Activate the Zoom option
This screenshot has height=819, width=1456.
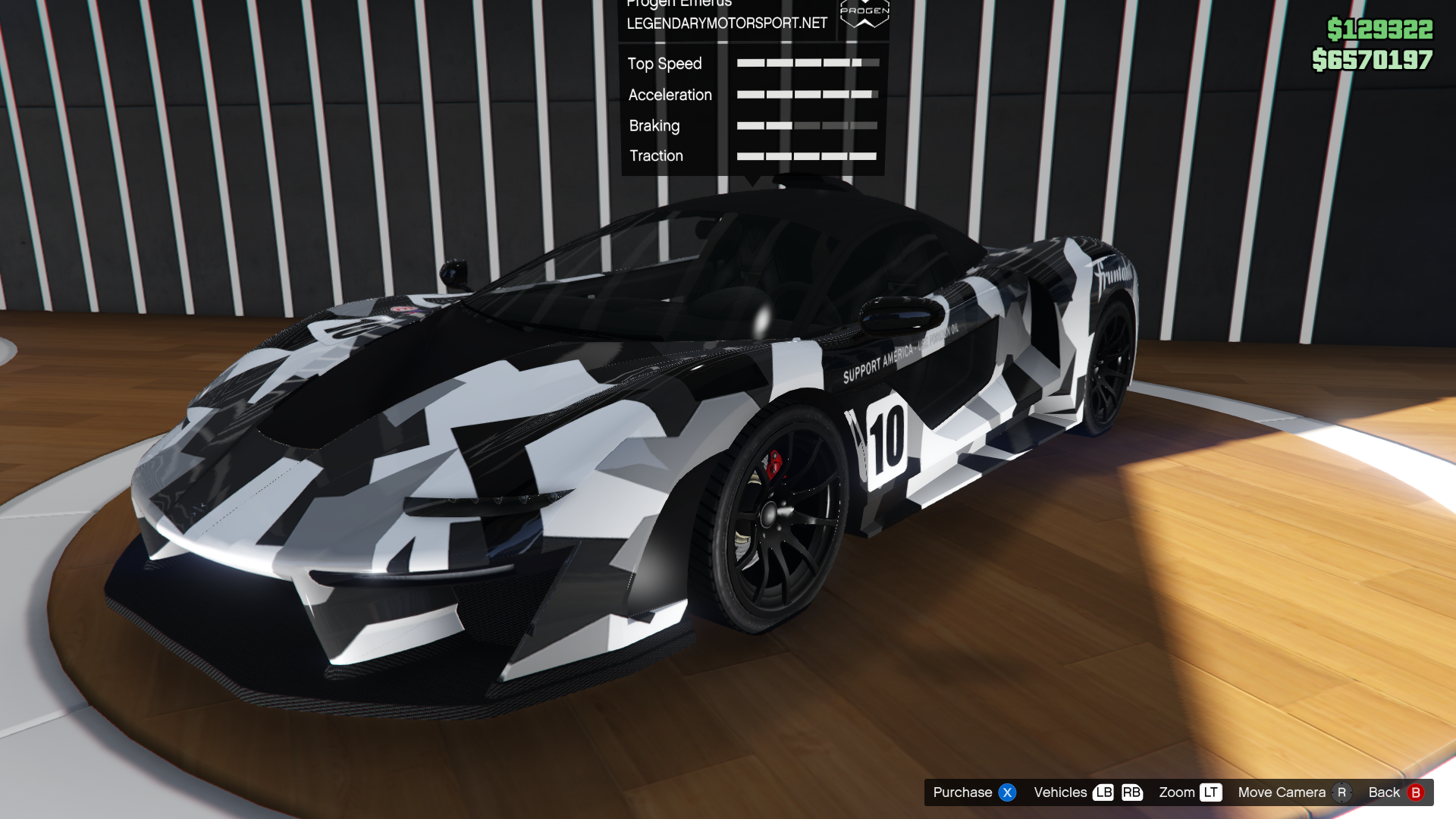1189,792
